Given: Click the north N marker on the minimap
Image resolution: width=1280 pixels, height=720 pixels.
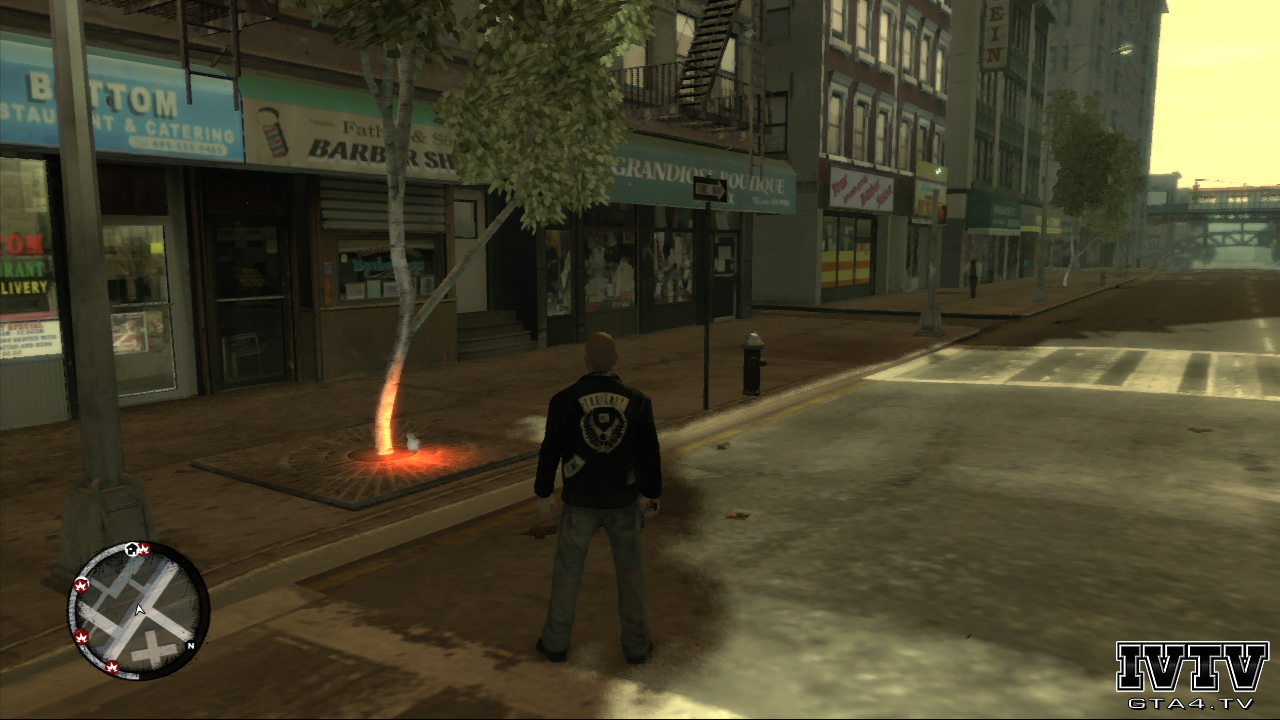Looking at the screenshot, I should [x=191, y=645].
